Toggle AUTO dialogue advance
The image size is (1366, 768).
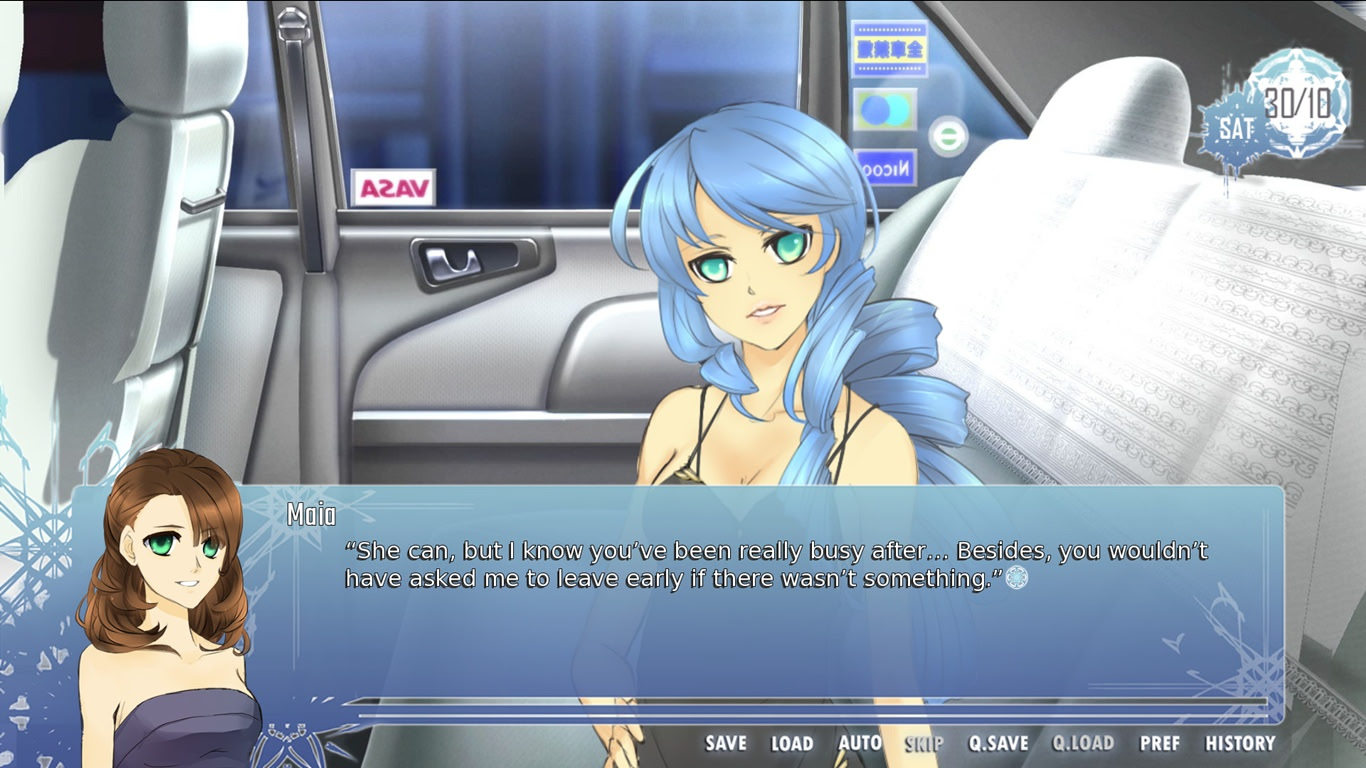pyautogui.click(x=859, y=743)
